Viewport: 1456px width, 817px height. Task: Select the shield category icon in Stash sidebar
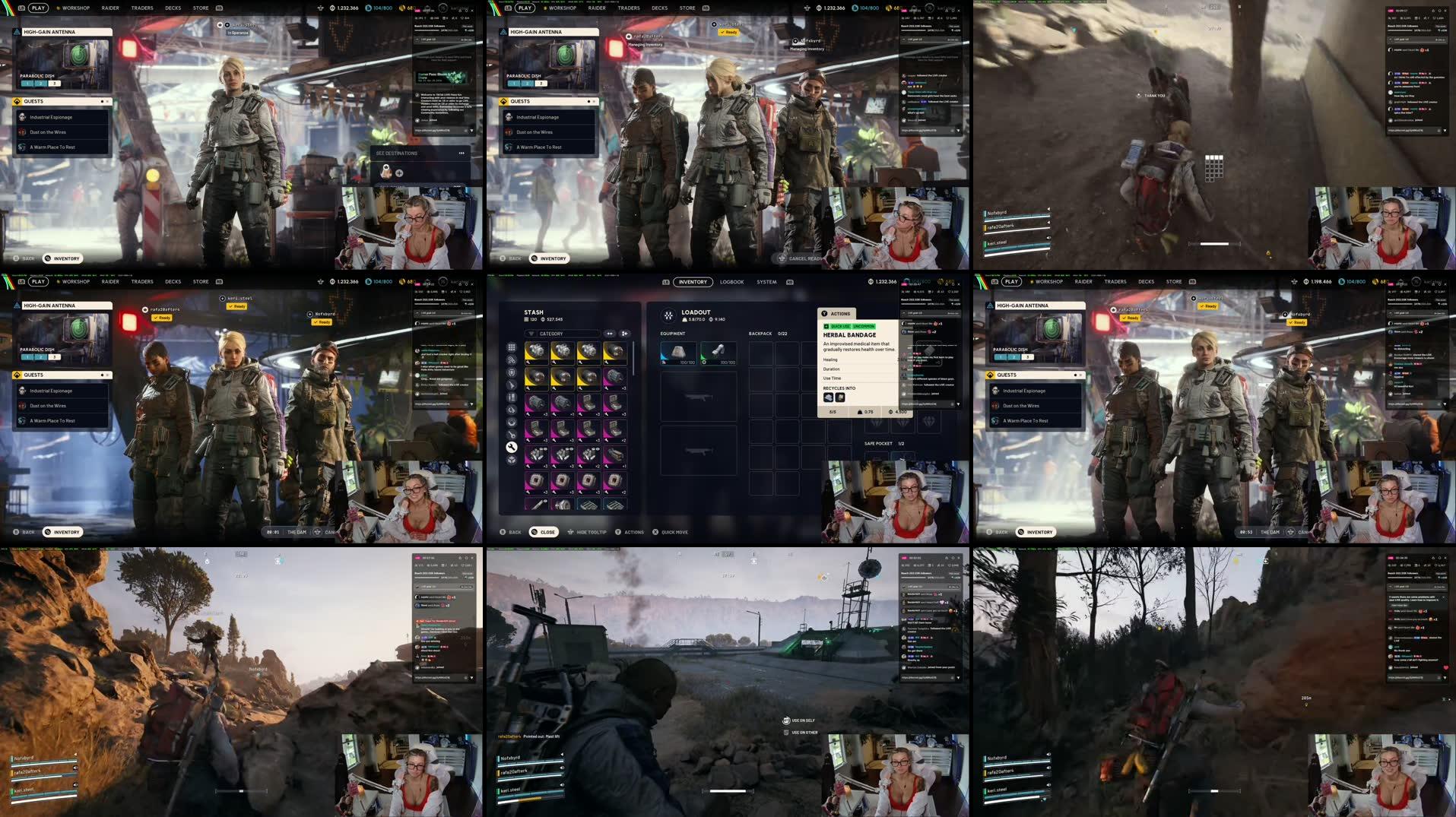click(x=511, y=373)
